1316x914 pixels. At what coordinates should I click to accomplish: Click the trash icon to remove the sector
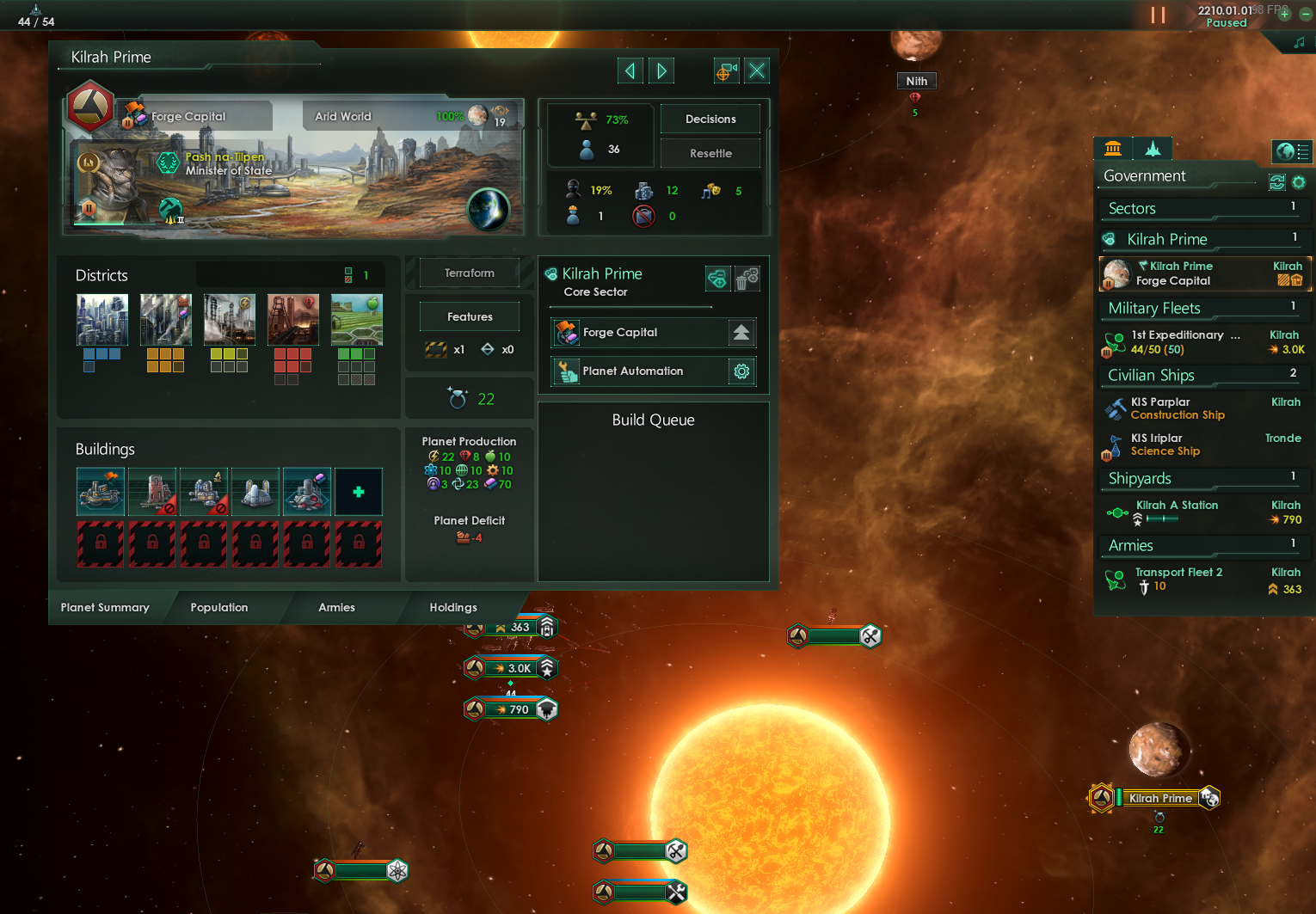pos(747,278)
